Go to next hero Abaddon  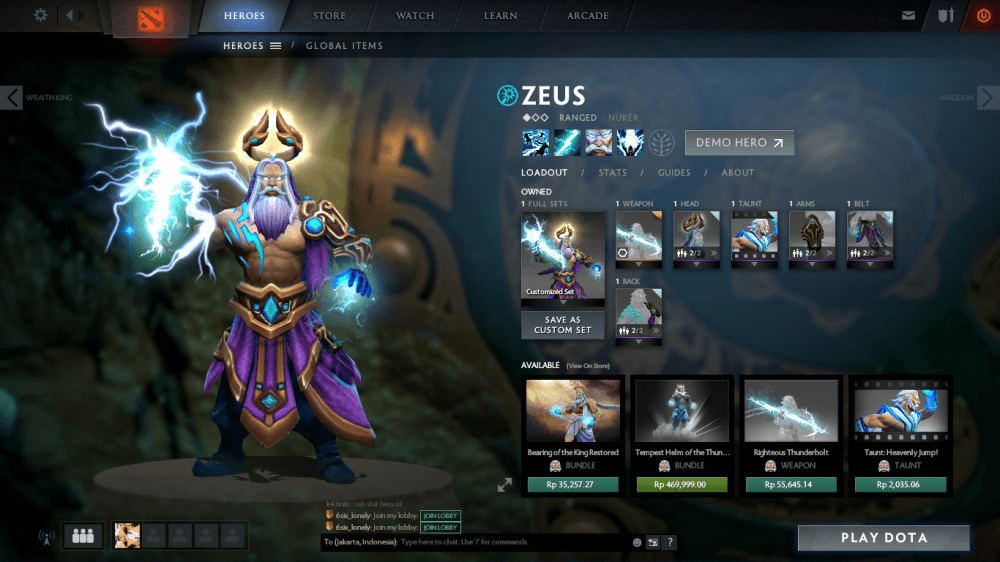(x=987, y=97)
